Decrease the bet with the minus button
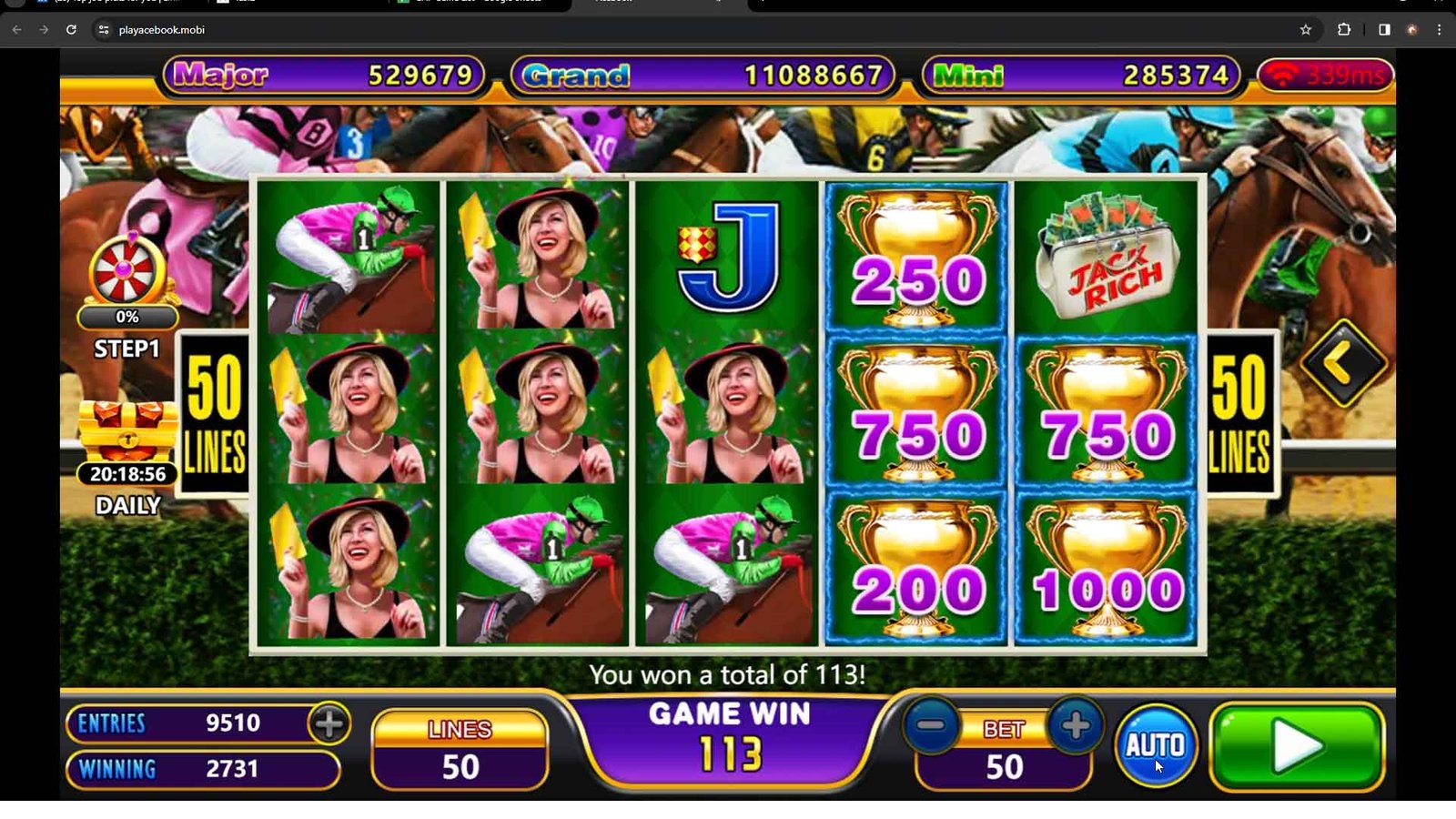This screenshot has height=819, width=1456. 930,726
